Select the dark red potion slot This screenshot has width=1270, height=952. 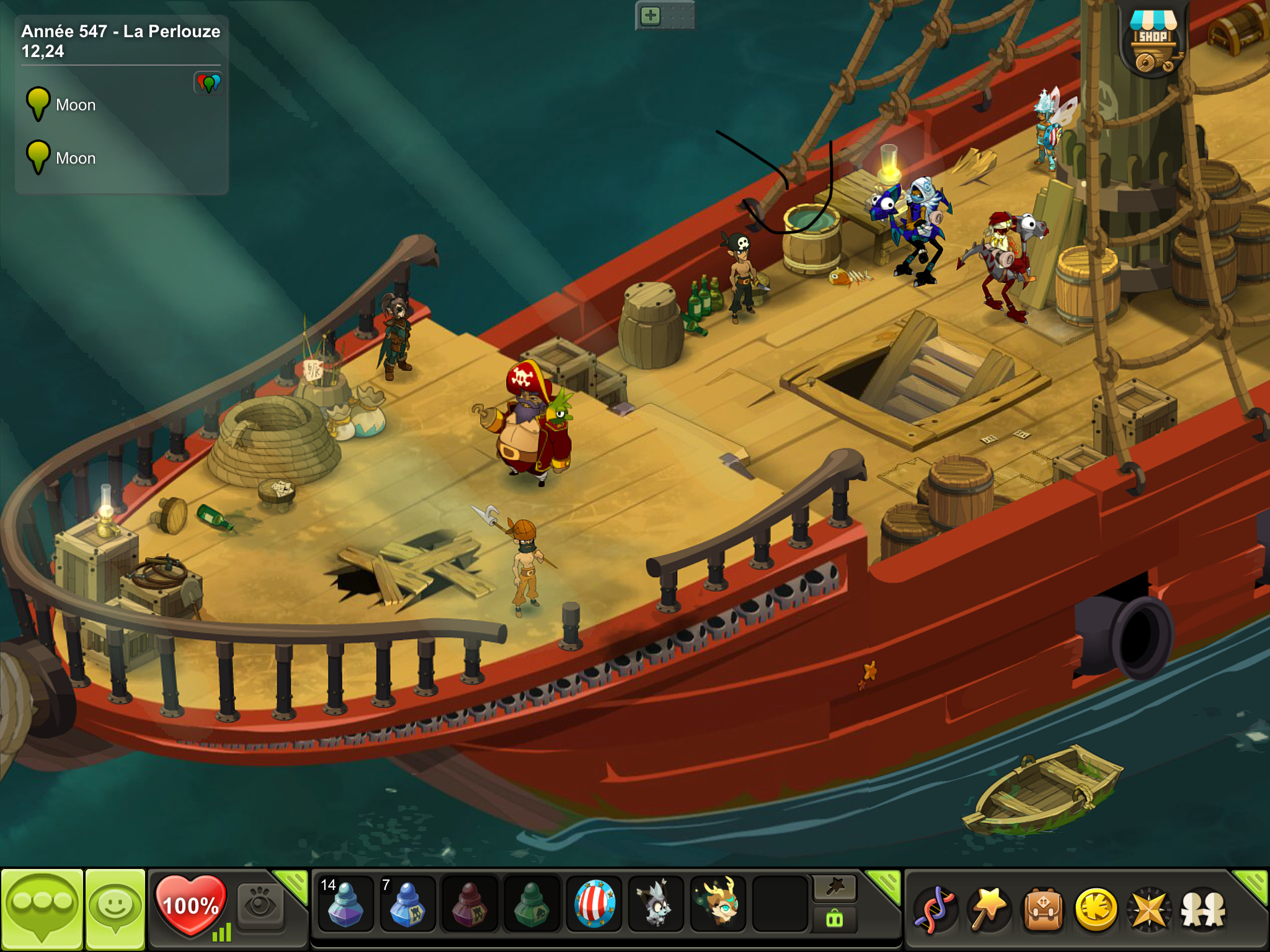pos(469,905)
